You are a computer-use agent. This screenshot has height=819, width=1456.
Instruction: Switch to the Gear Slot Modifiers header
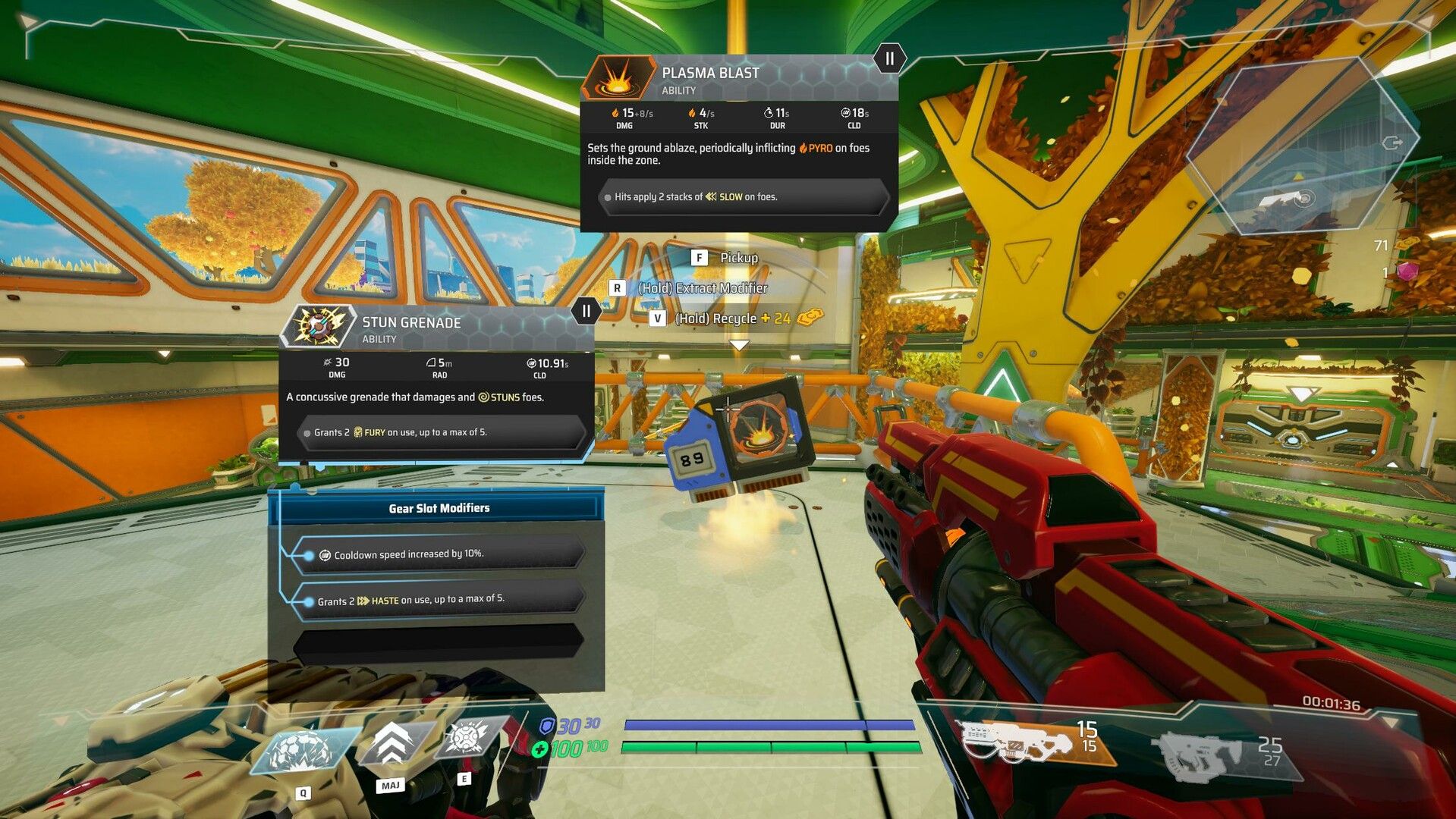tap(439, 508)
